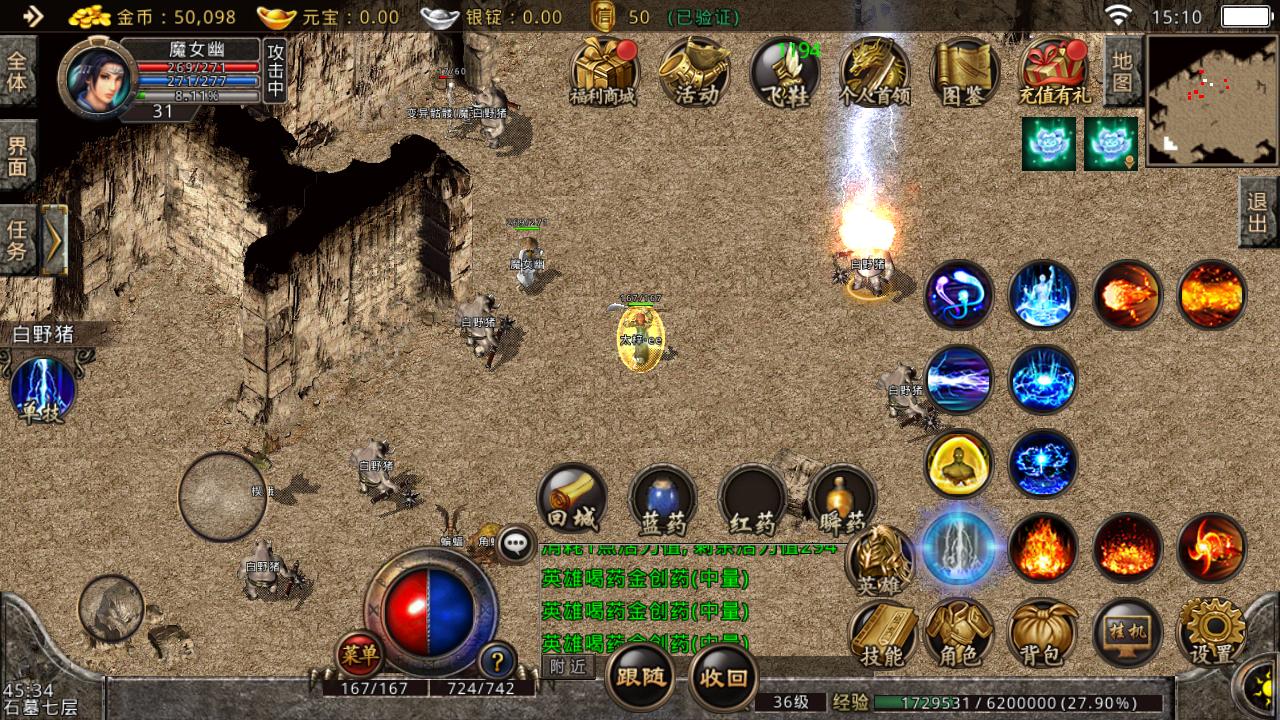
Task: Open the 背包 backpack inventory
Action: pyautogui.click(x=1043, y=634)
